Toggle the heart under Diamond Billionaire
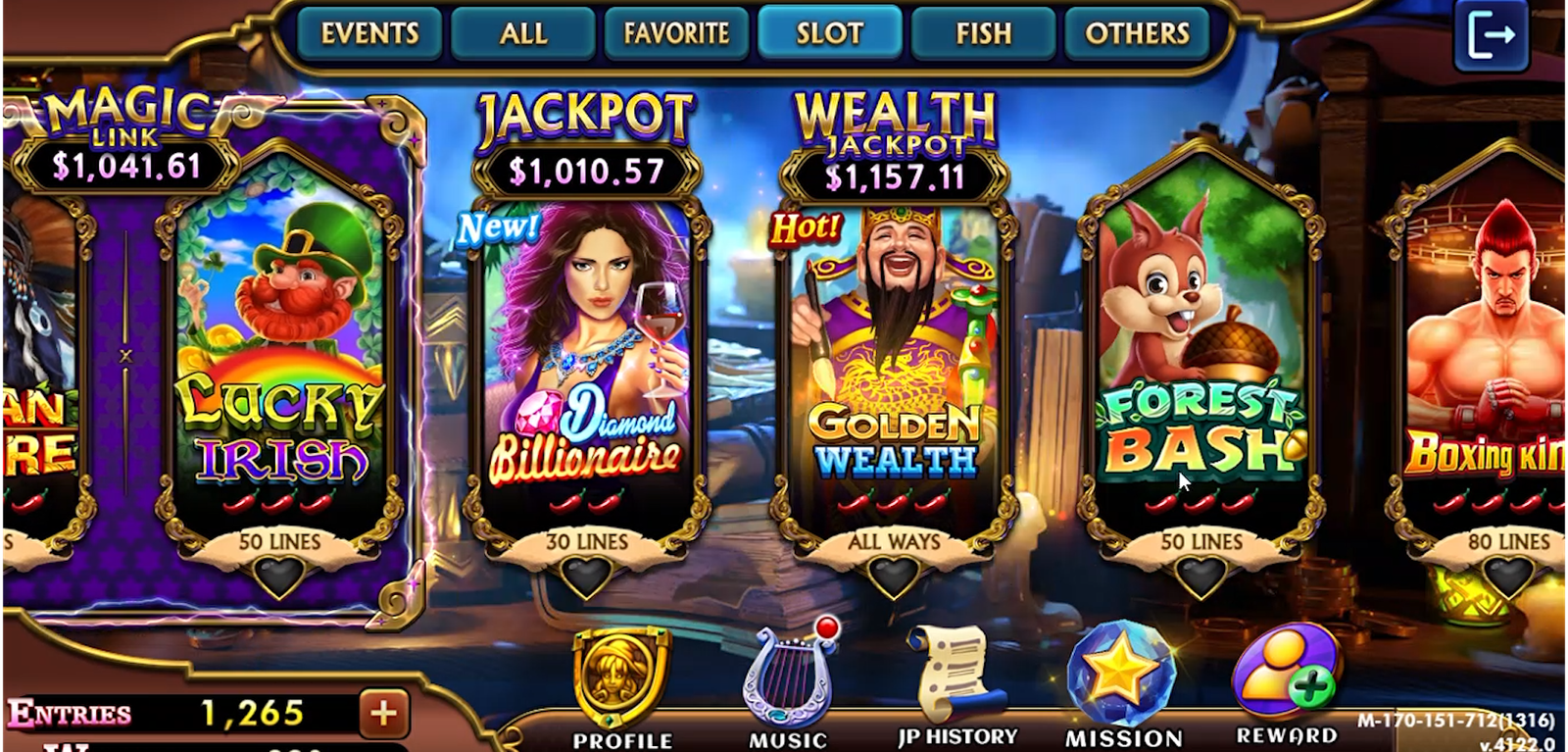 (x=587, y=577)
